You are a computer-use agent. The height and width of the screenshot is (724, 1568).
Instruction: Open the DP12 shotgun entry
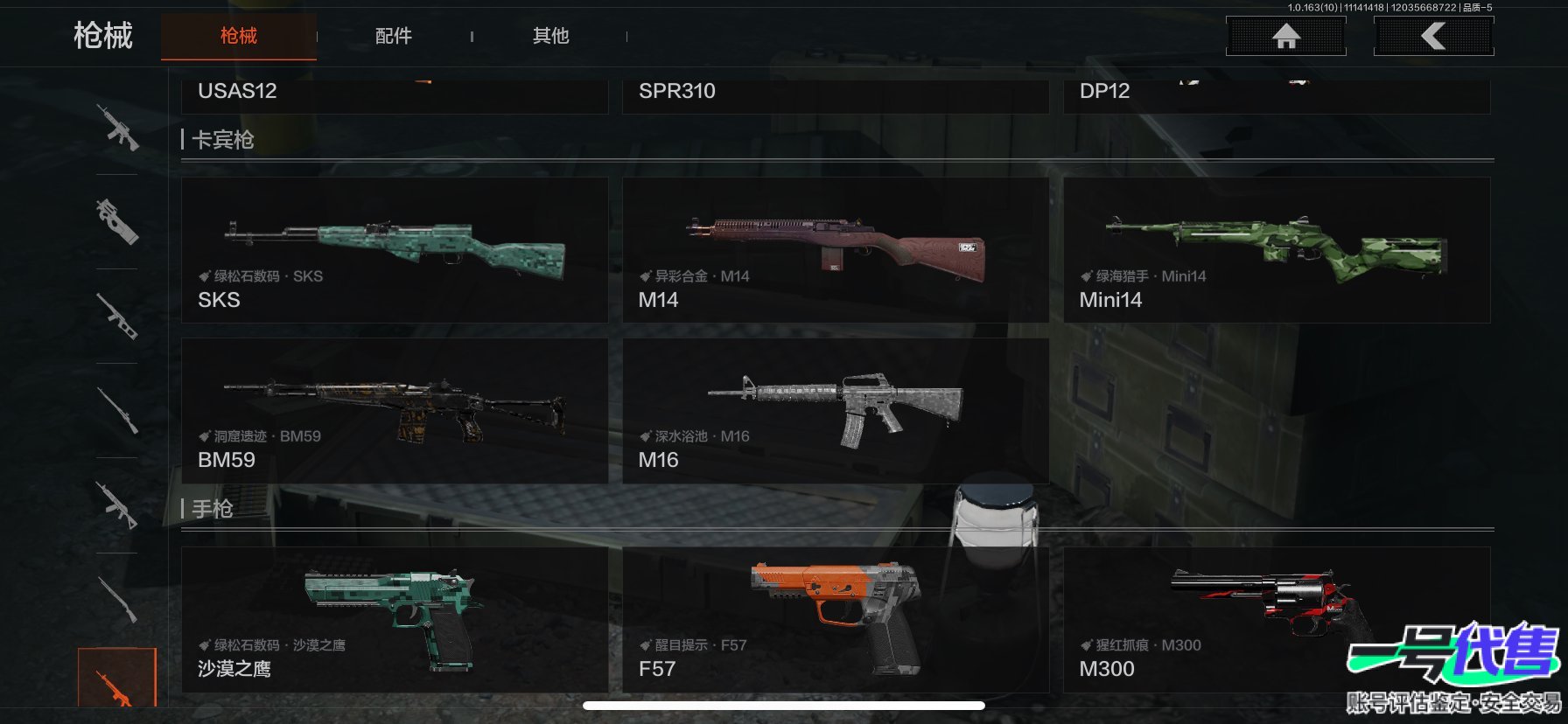point(1276,94)
